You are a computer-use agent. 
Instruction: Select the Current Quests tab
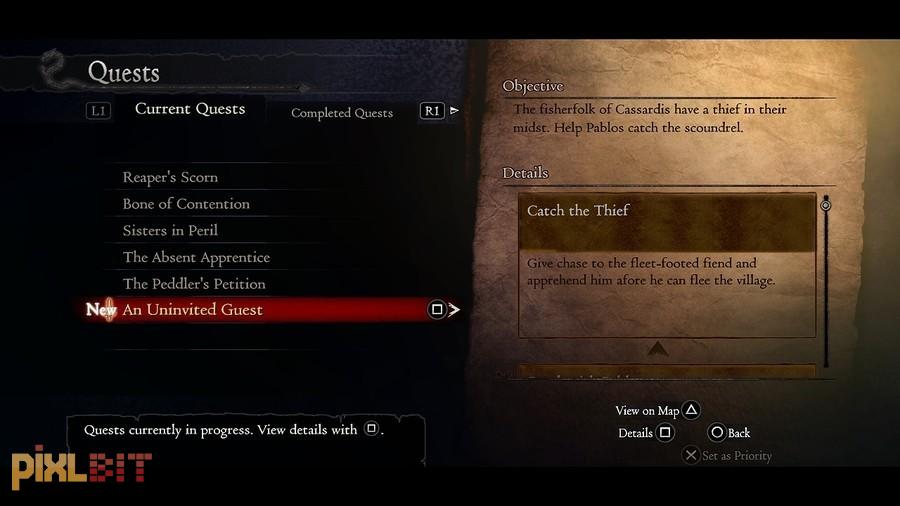[x=190, y=109]
